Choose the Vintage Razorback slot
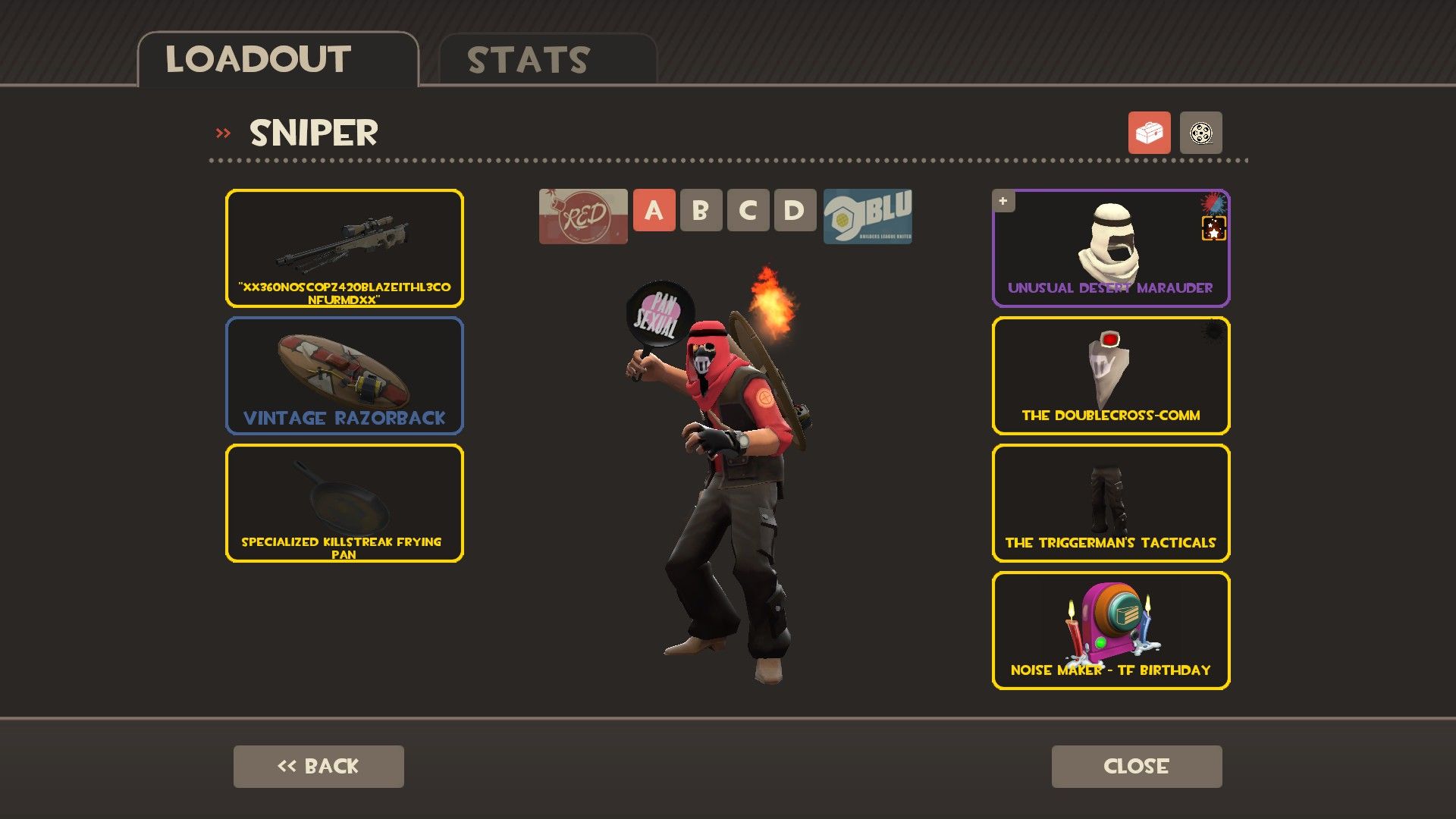 pyautogui.click(x=344, y=375)
